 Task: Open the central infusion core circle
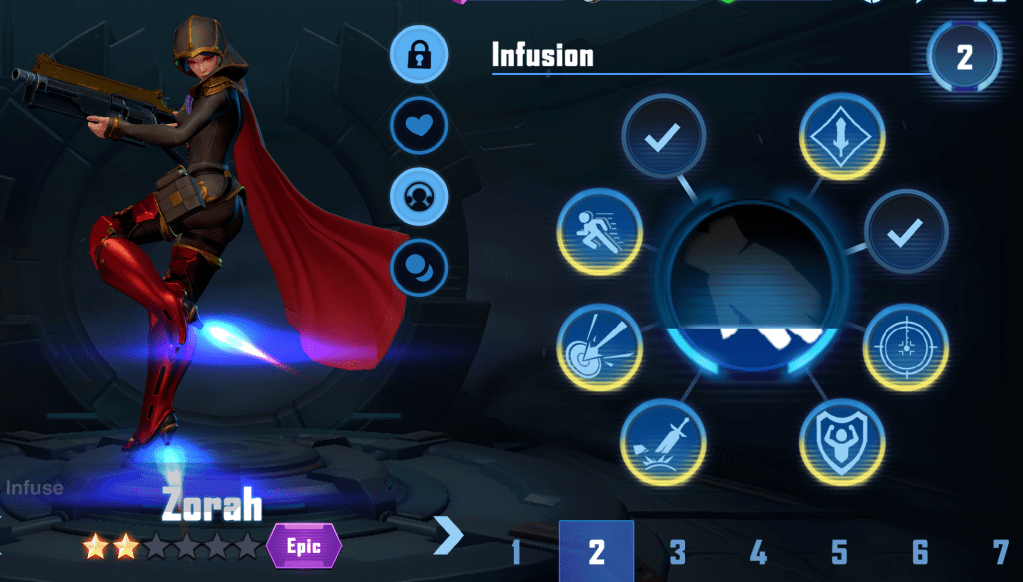point(753,289)
